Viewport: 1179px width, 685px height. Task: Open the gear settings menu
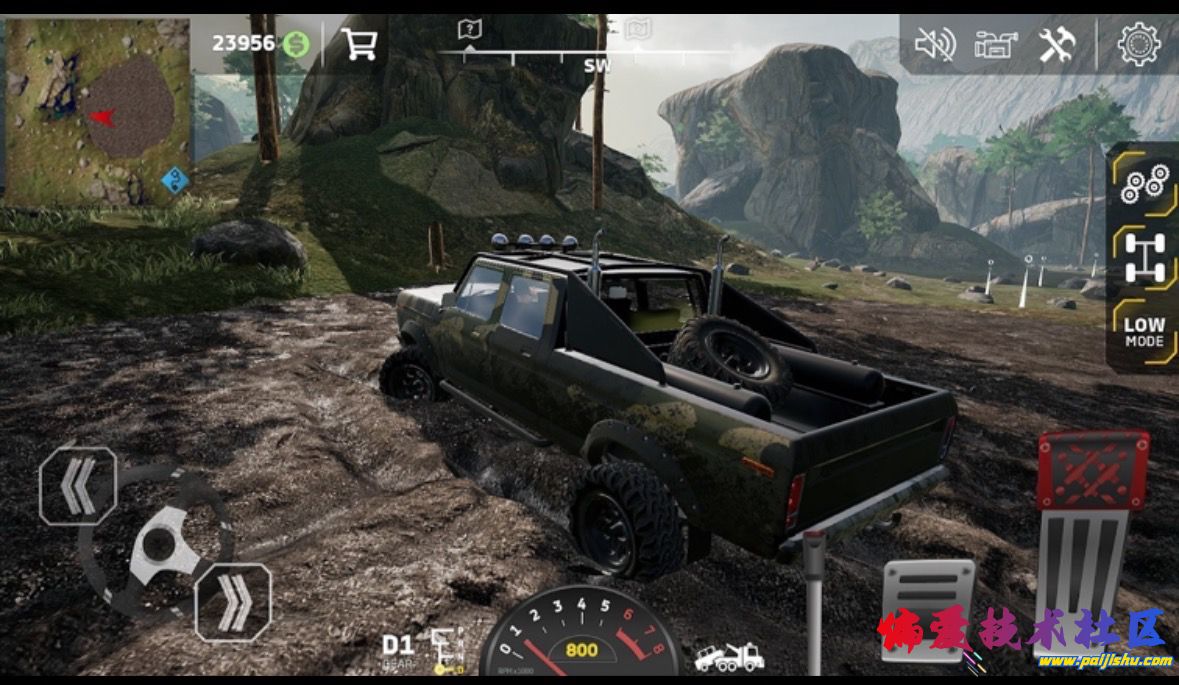click(x=1138, y=44)
